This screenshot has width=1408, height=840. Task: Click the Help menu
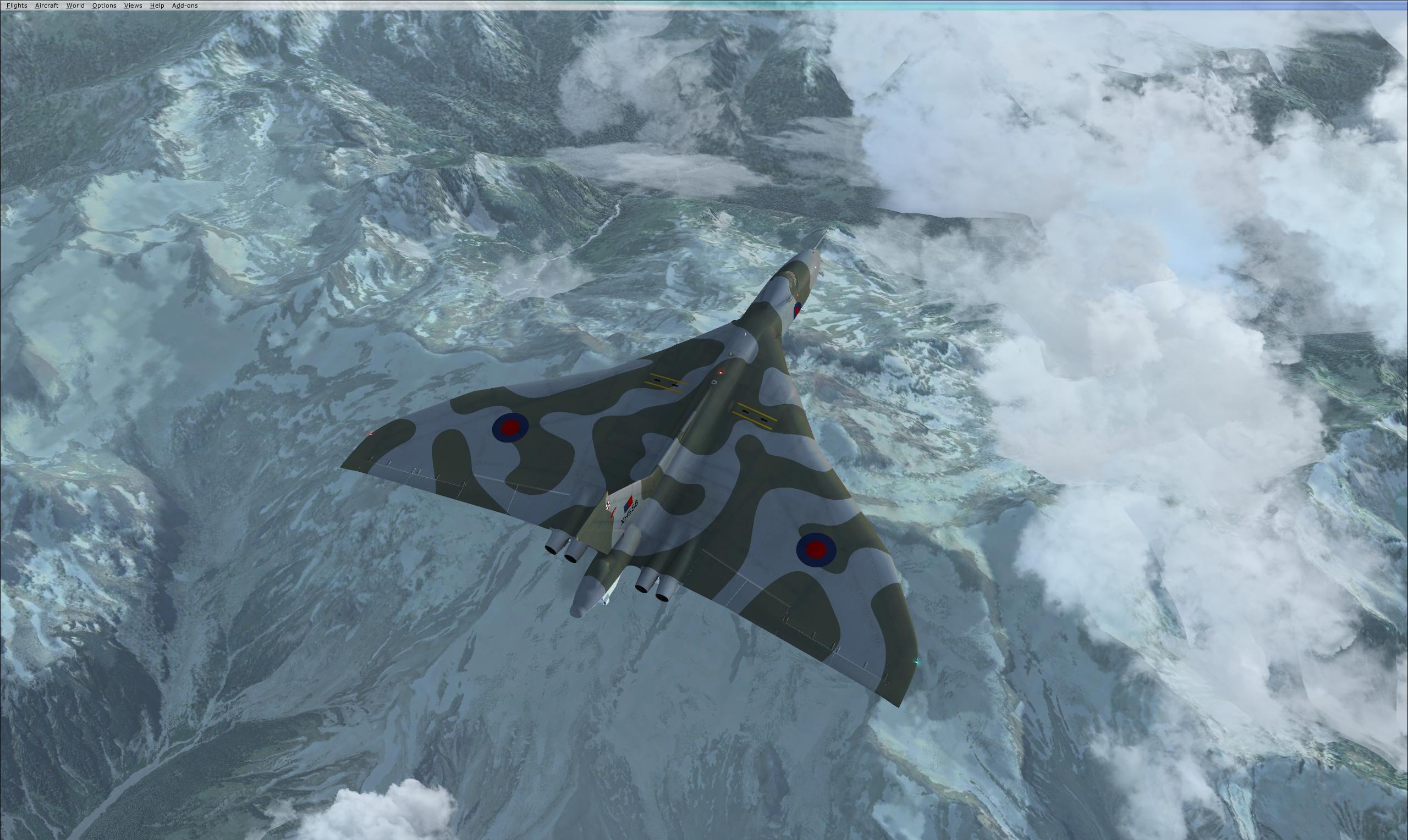[x=157, y=5]
